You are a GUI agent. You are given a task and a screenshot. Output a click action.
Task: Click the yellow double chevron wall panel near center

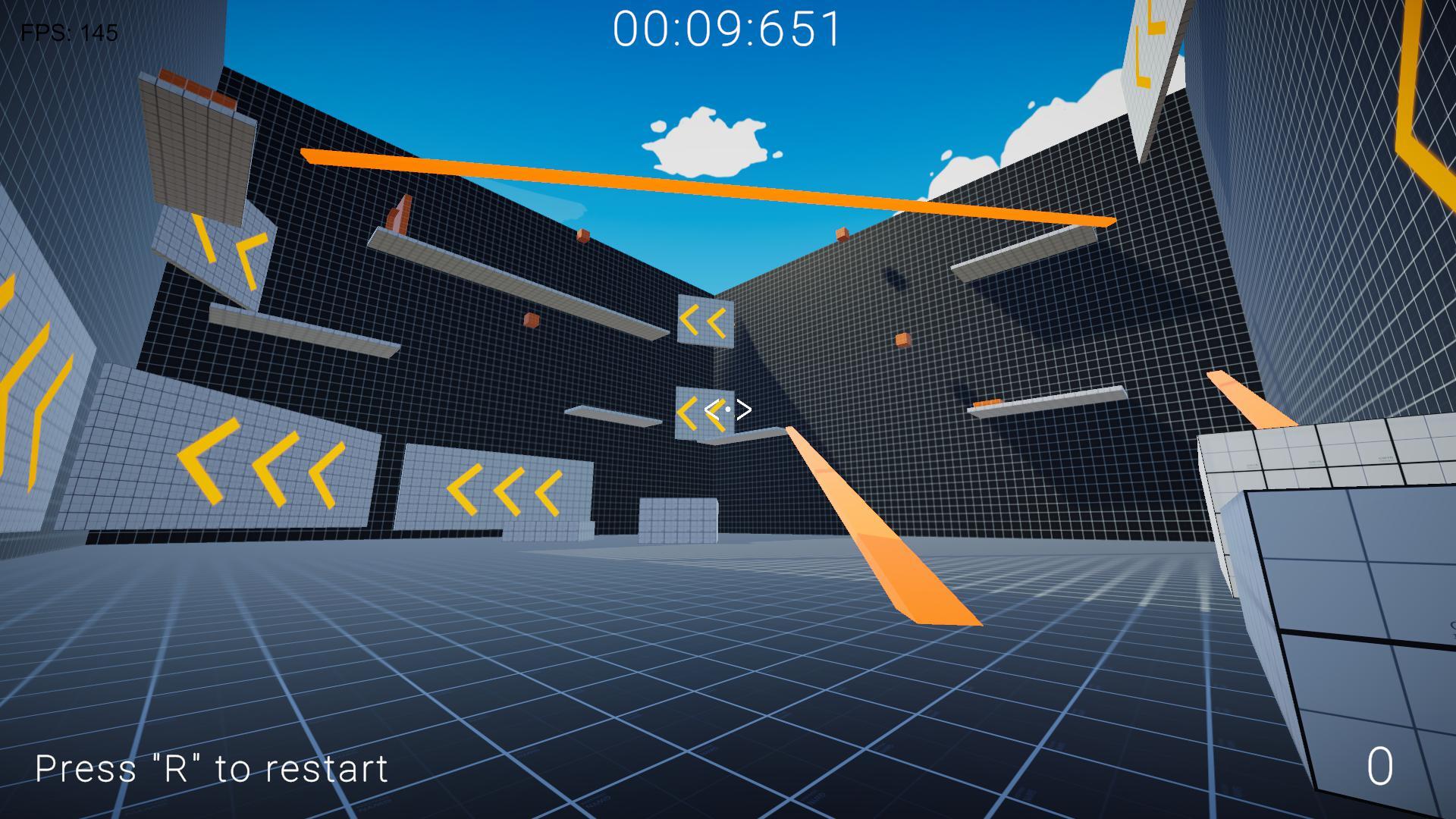pos(705,322)
